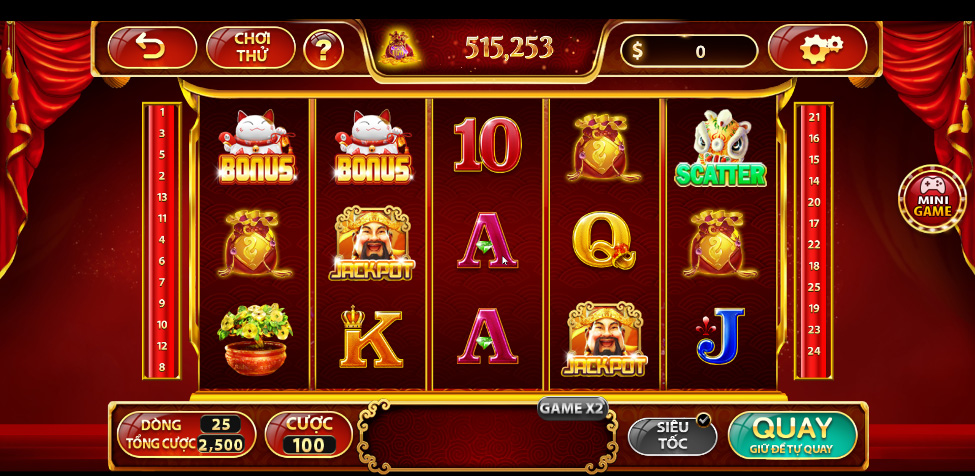This screenshot has height=476, width=975.
Task: Open the gear settings button
Action: [x=818, y=48]
